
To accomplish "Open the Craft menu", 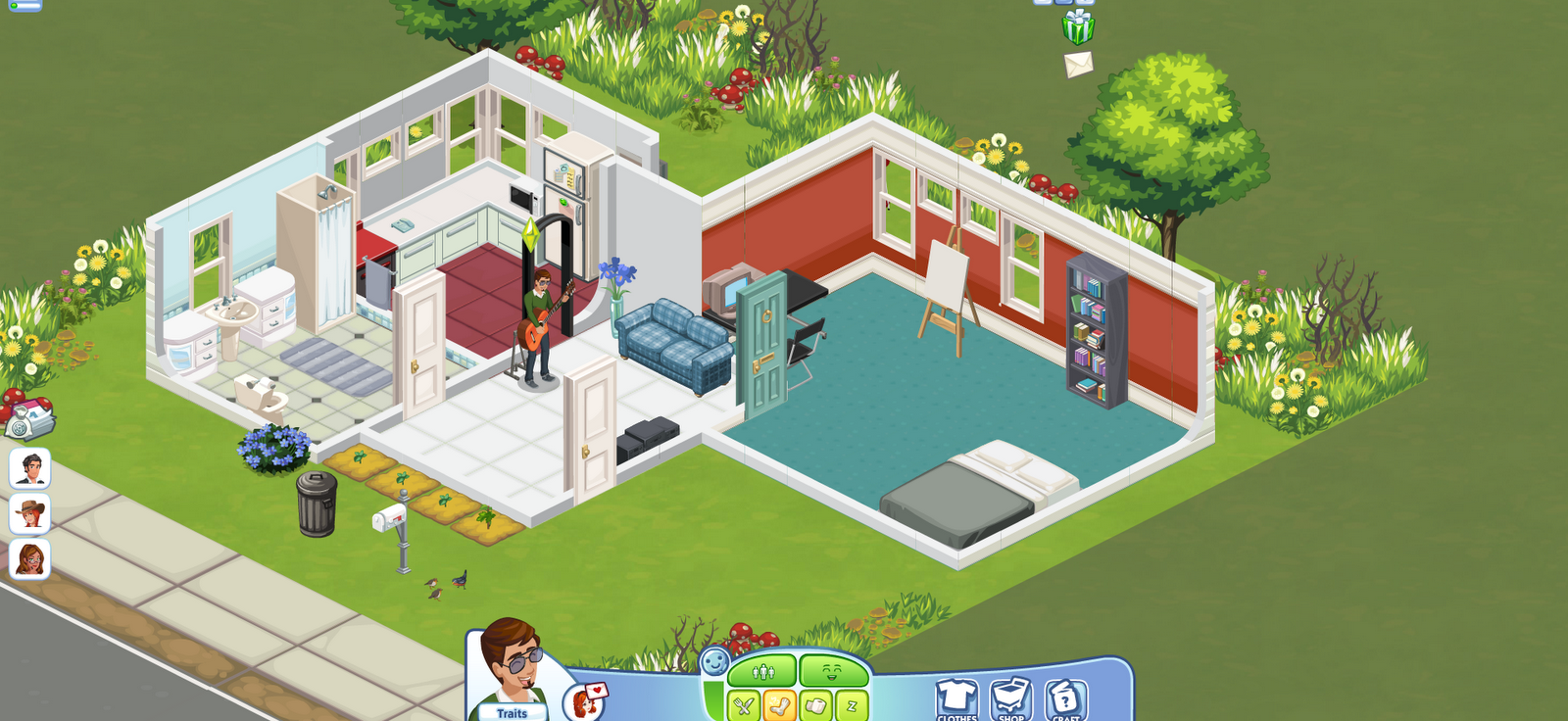I will 1066,696.
